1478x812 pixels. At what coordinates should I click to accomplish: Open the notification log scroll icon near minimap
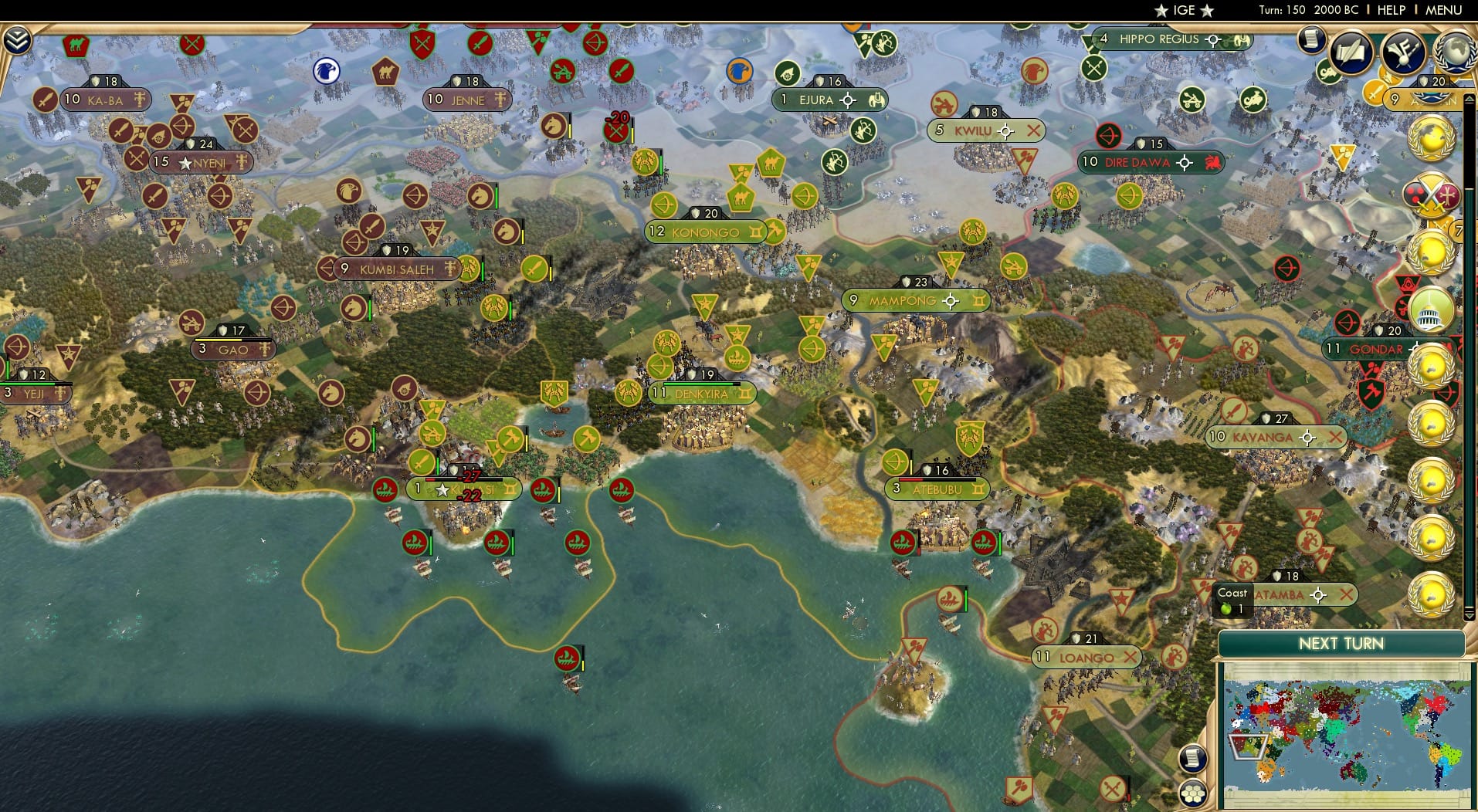point(1192,758)
